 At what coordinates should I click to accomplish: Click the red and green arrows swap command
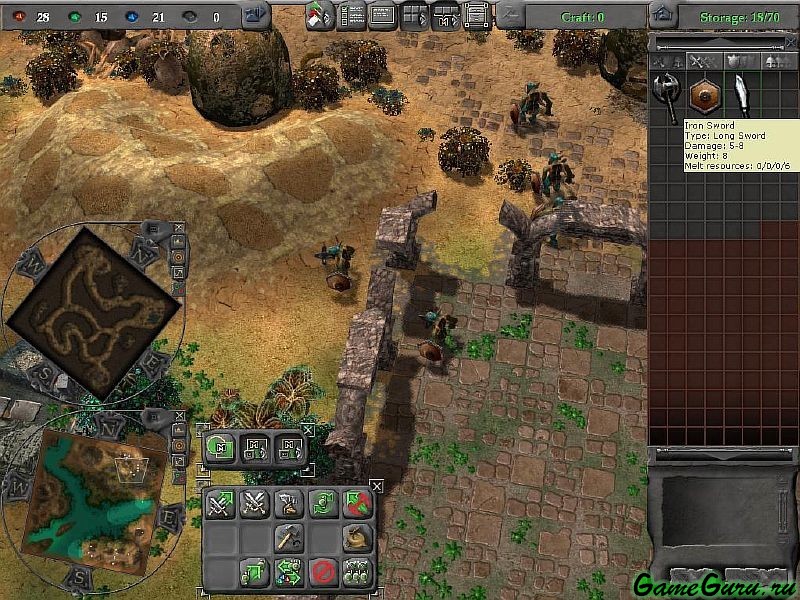pyautogui.click(x=355, y=504)
